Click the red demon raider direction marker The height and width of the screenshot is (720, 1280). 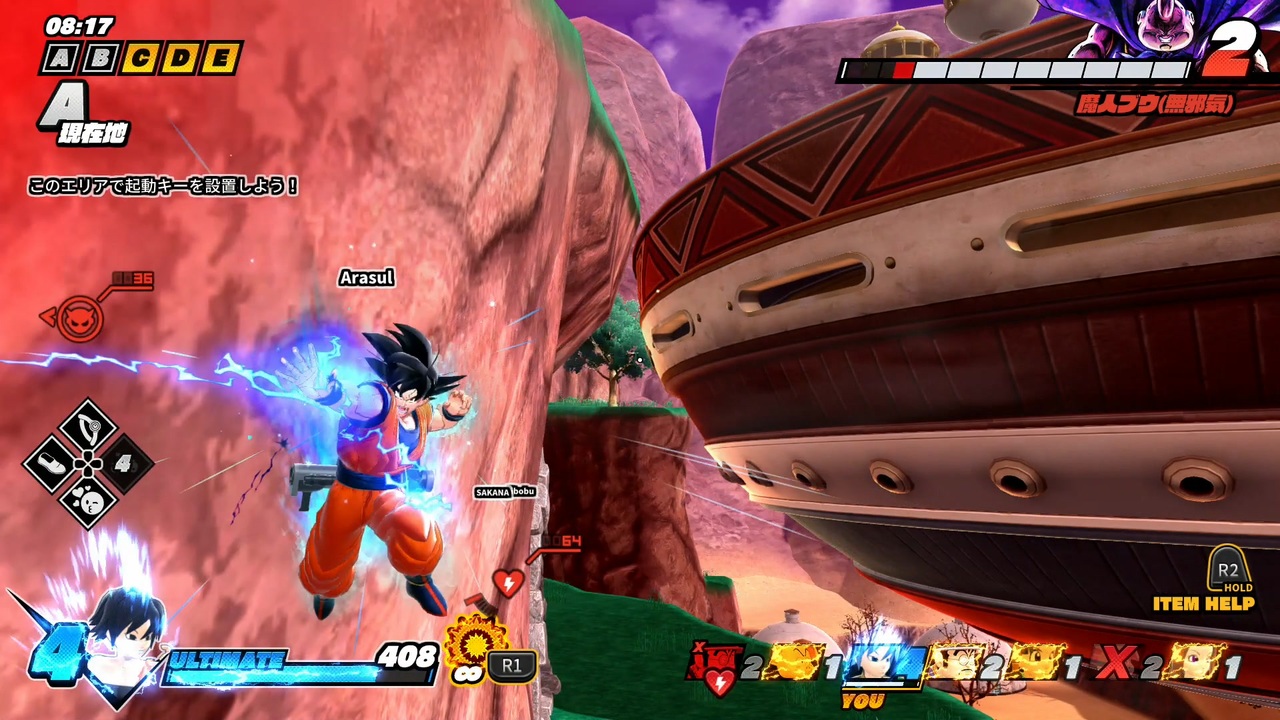tap(80, 318)
